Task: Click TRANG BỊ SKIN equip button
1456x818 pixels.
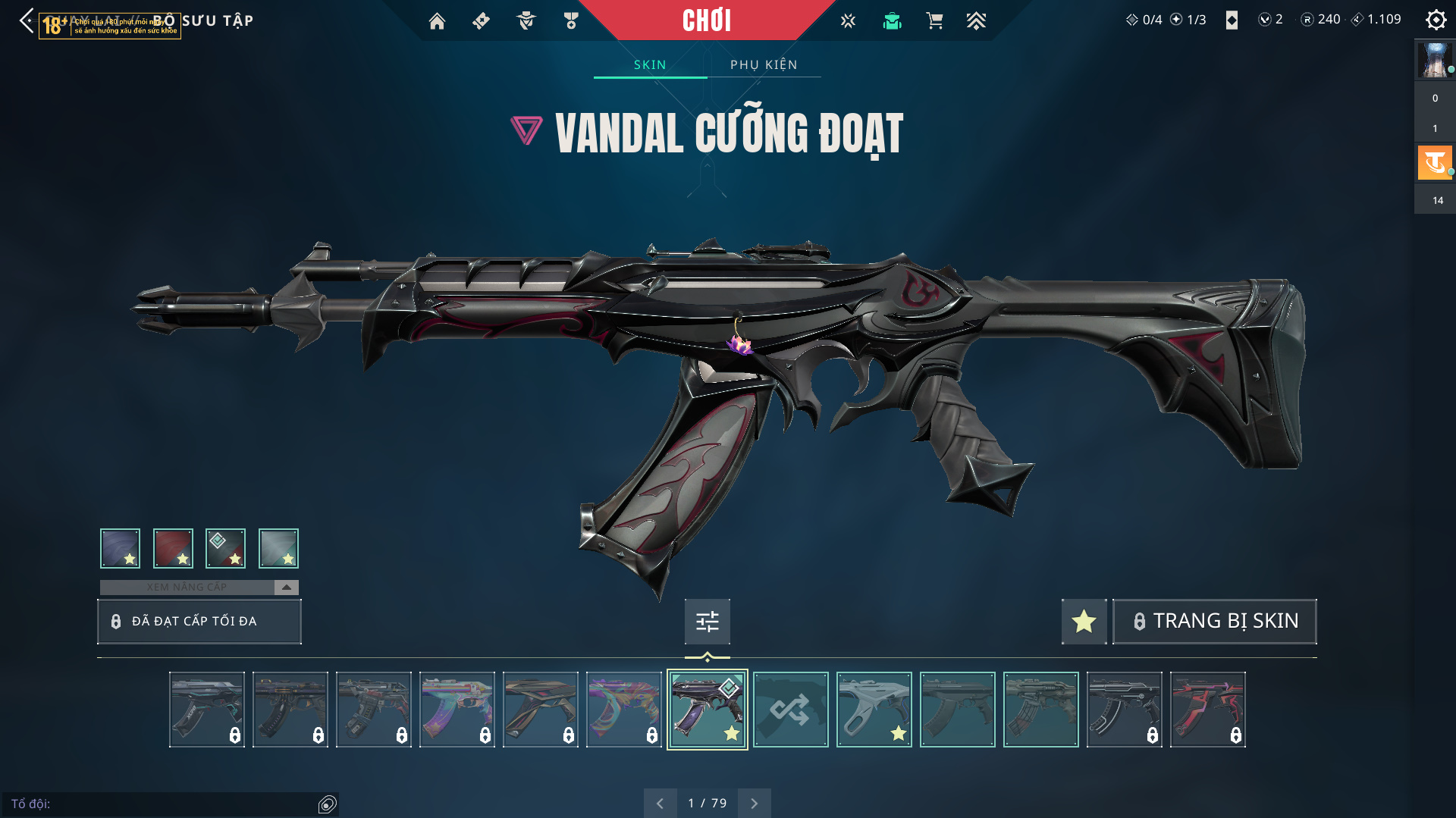Action: (x=1214, y=621)
